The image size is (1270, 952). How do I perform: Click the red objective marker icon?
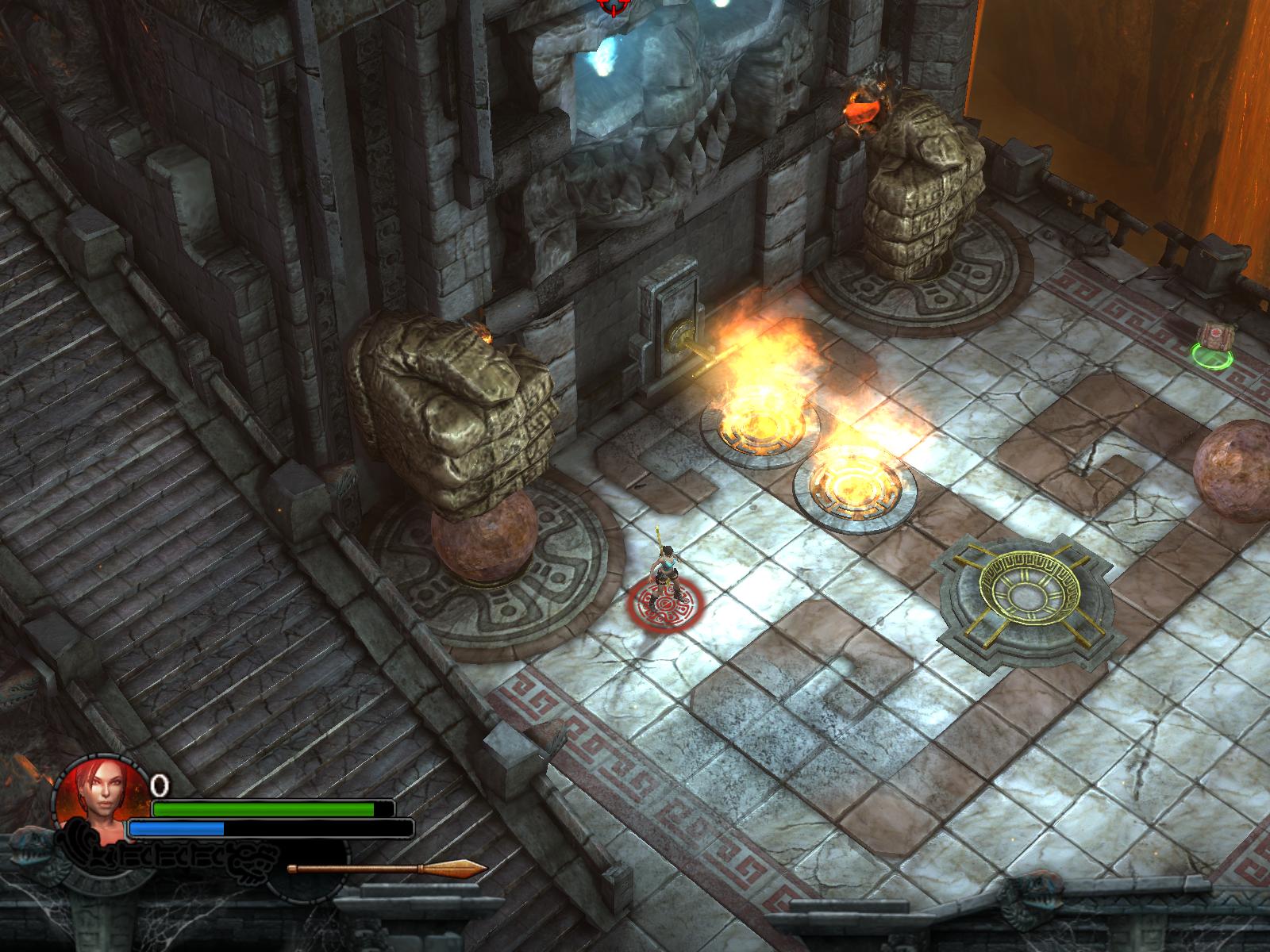611,6
